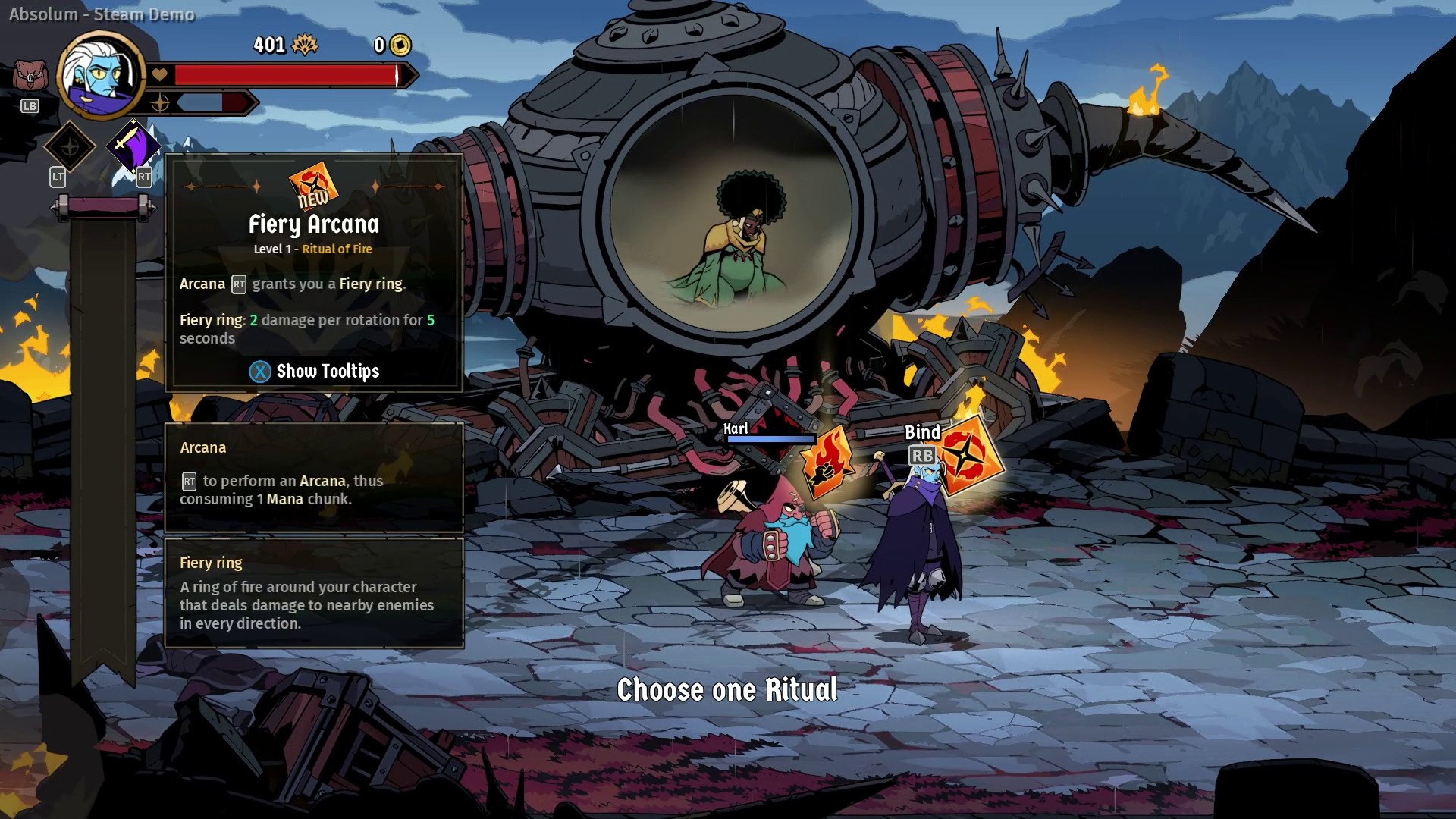
Task: Show Tooltips in the Fiery Arcana panel
Action: (314, 371)
